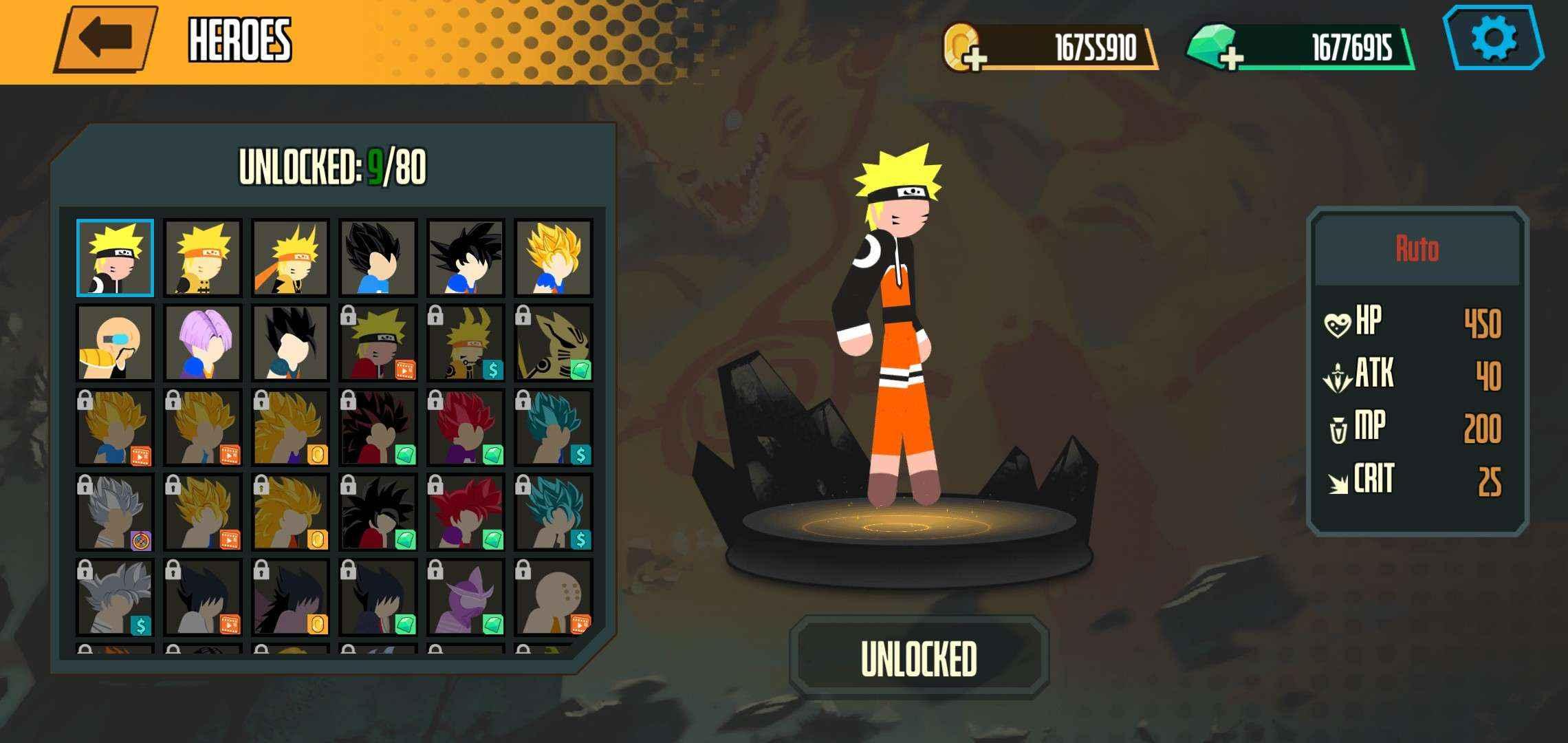Choose the black spiky-haired hero in blue shirt
Viewport: 1568px width, 743px height.
(x=378, y=258)
